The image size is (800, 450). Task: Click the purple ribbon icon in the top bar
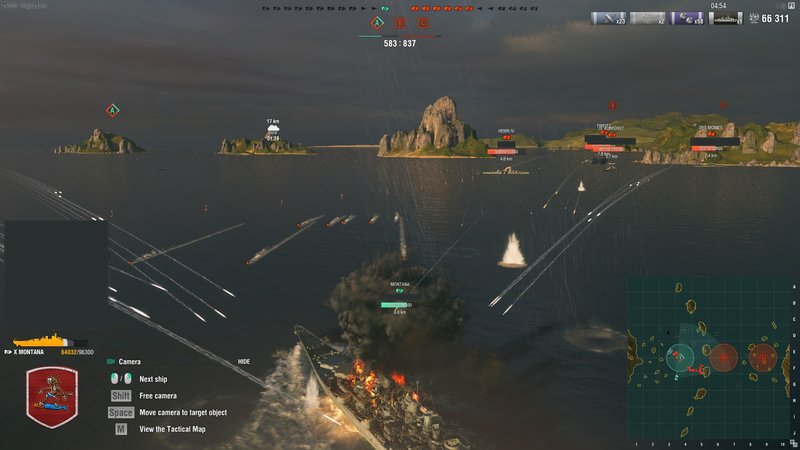(689, 18)
